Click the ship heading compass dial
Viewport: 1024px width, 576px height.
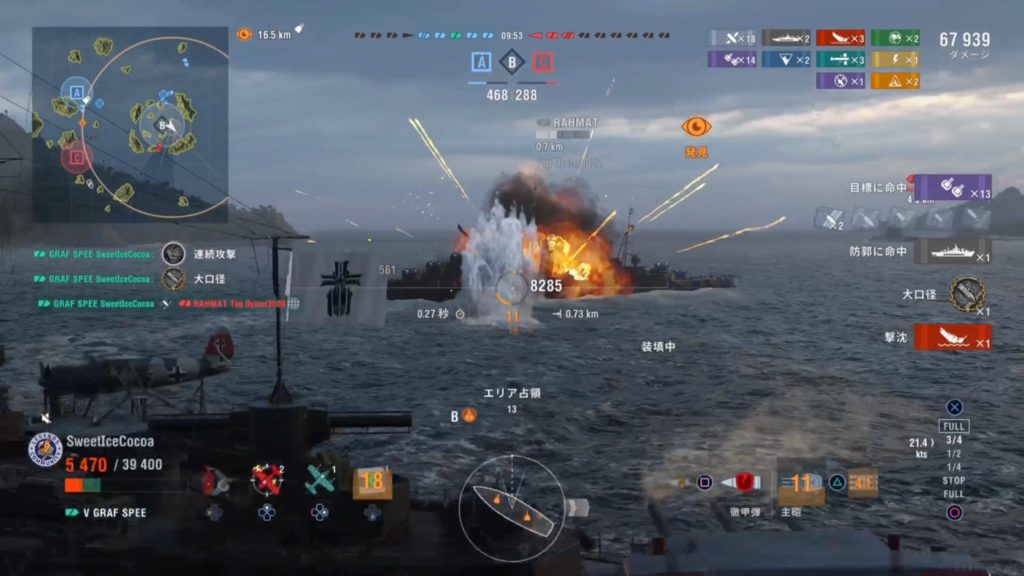(511, 505)
